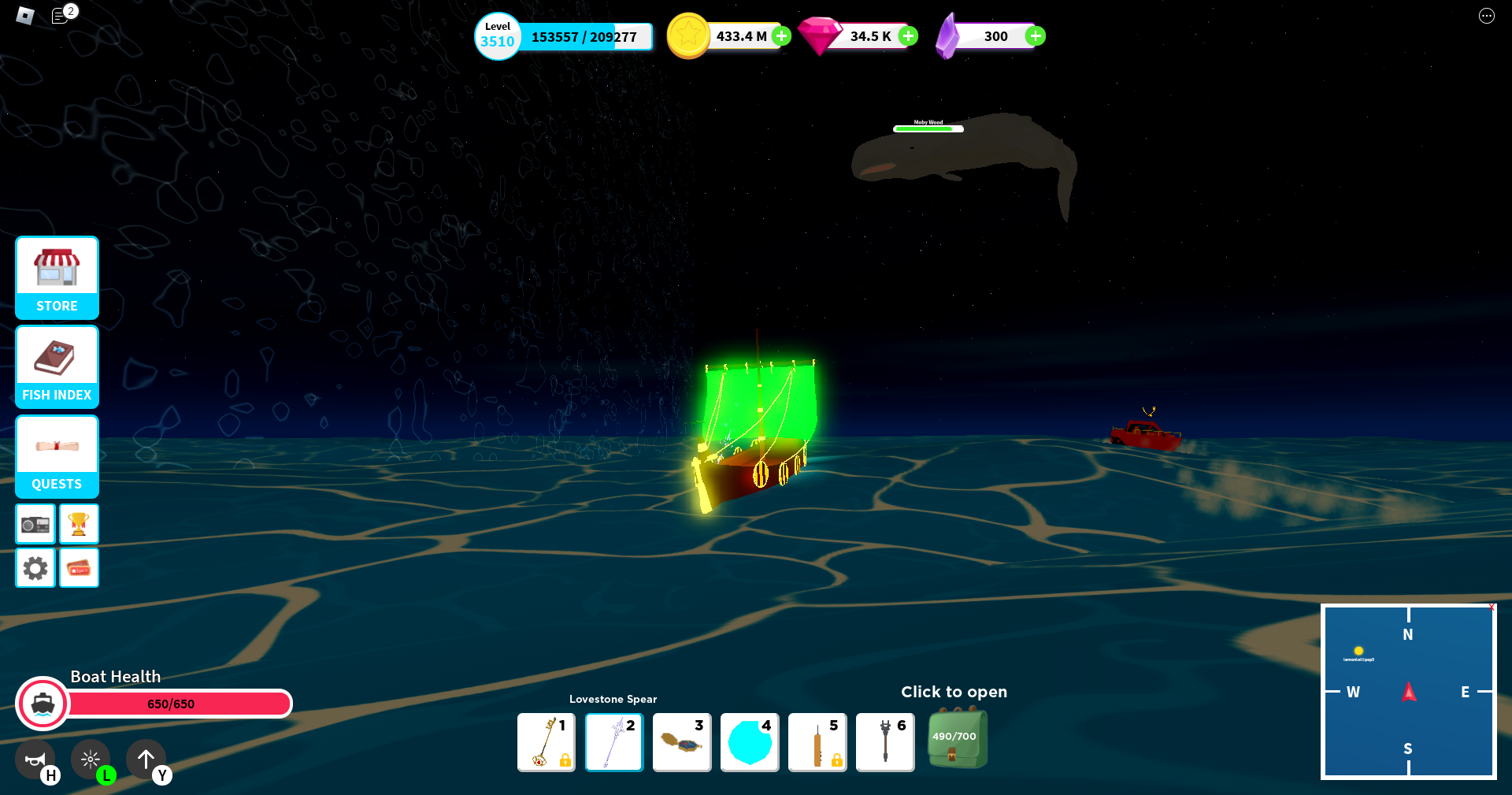
Task: Open the Quests panel
Action: pyautogui.click(x=57, y=455)
